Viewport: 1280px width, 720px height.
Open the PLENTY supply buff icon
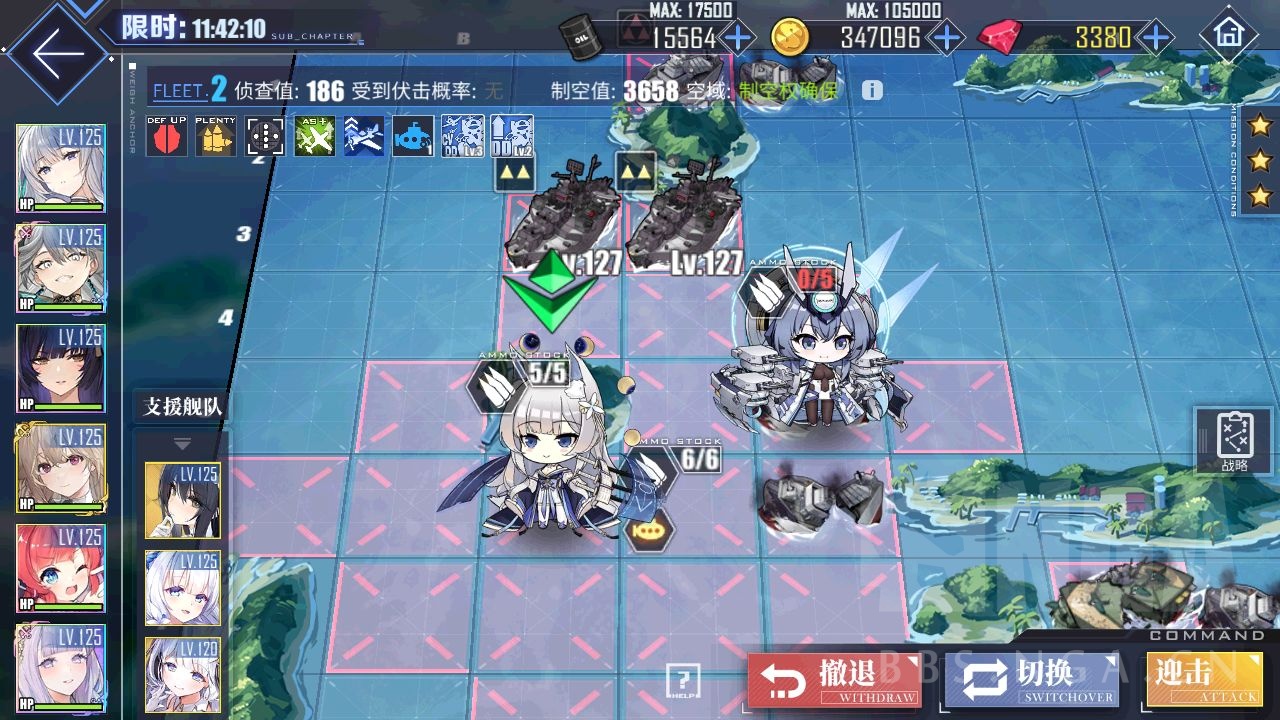click(x=215, y=137)
